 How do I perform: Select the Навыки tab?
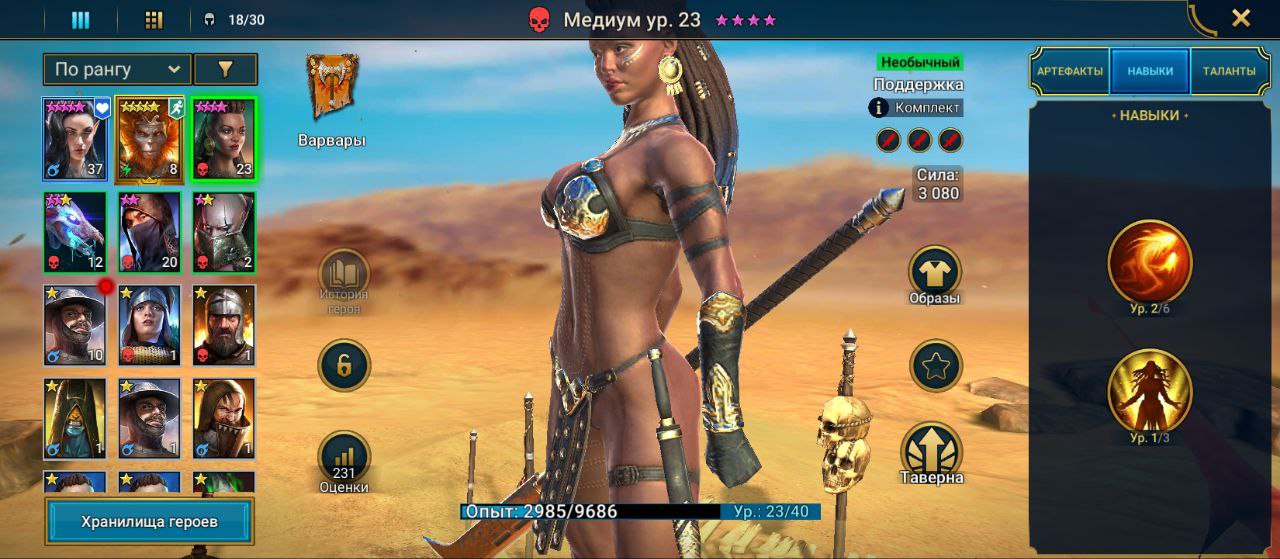[x=1150, y=72]
